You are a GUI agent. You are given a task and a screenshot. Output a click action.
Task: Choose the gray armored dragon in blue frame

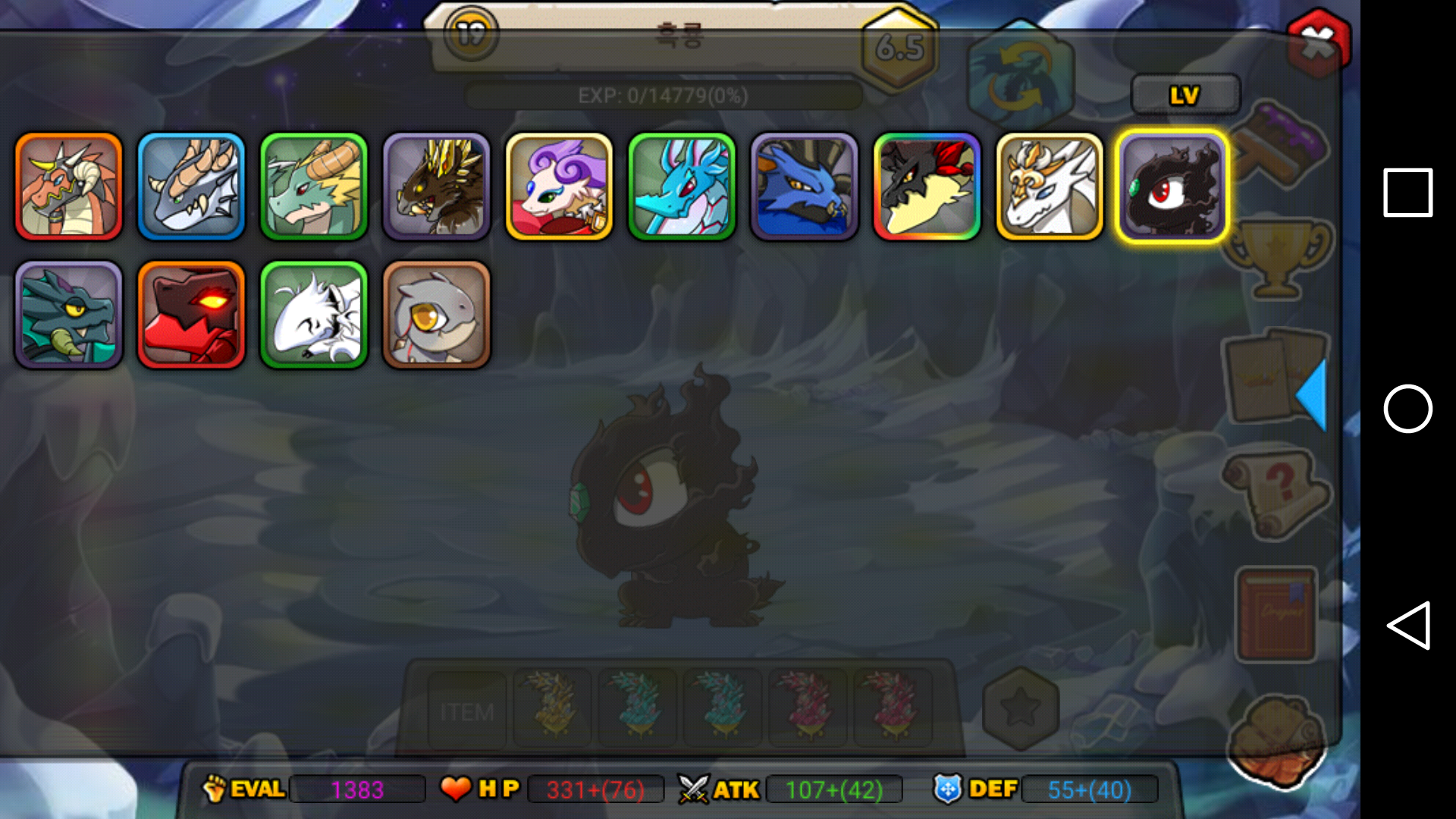pos(191,187)
